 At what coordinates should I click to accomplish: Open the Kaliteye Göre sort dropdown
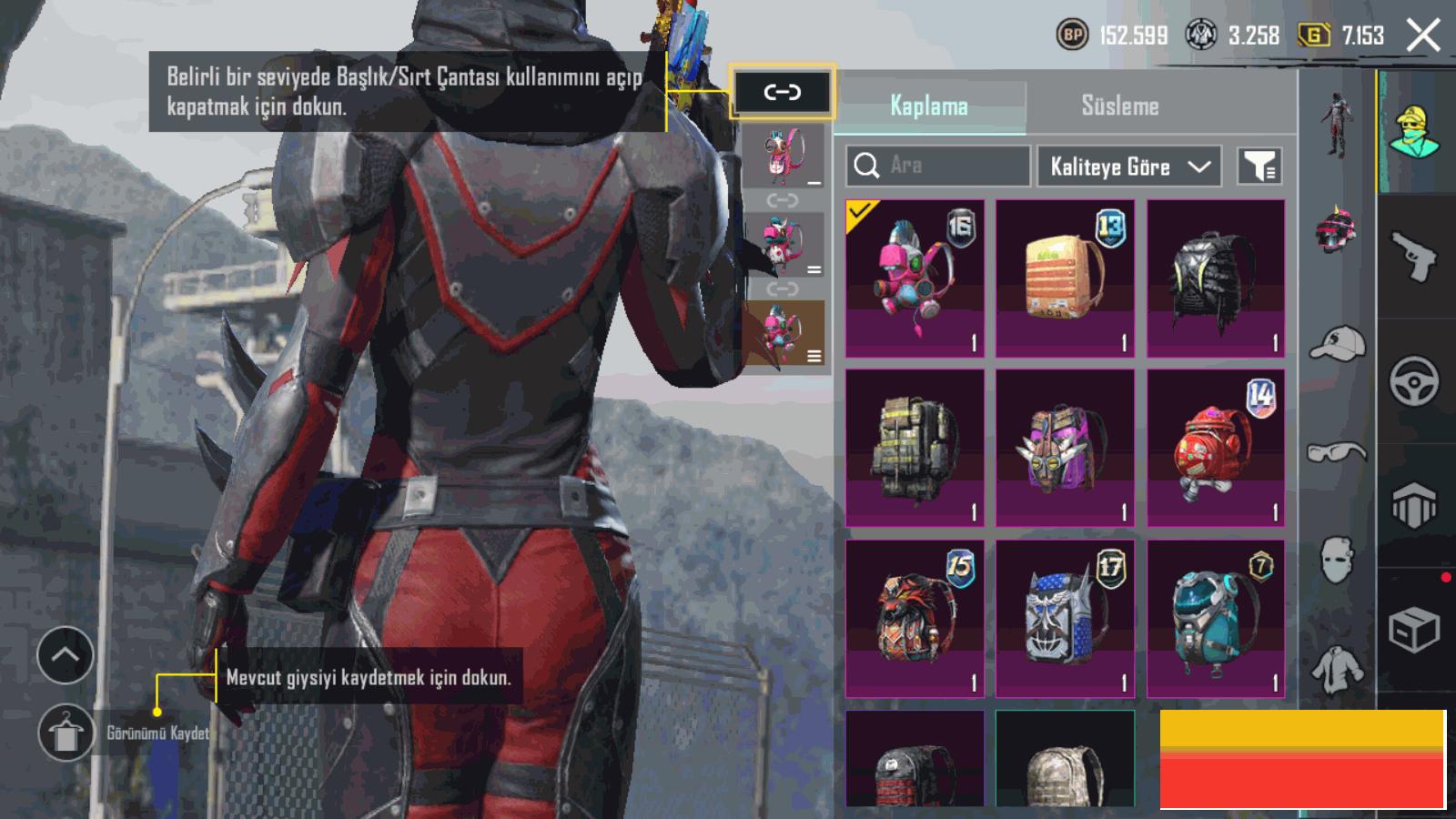click(1128, 167)
